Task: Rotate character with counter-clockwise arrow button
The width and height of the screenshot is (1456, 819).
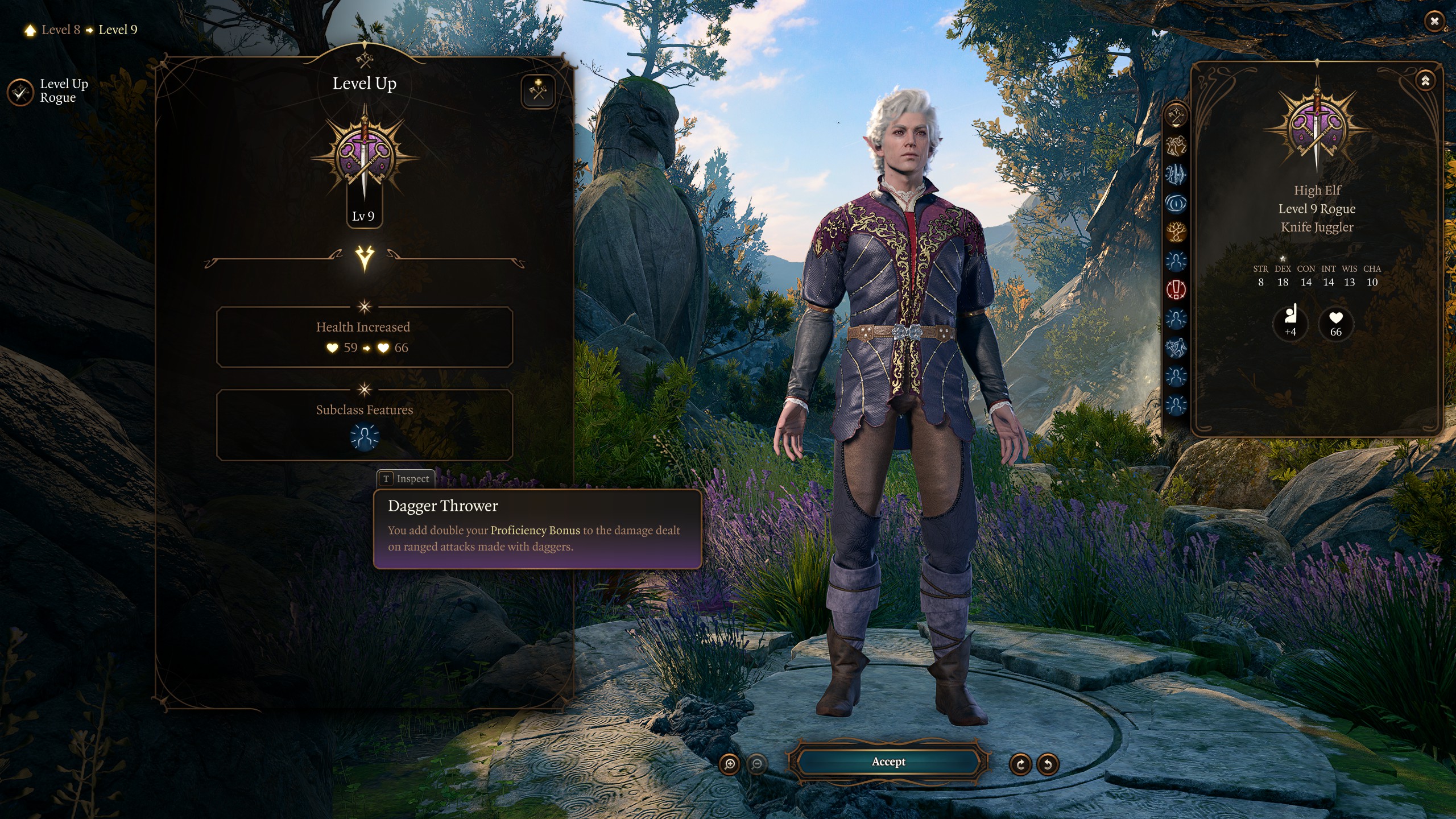Action: click(1048, 764)
